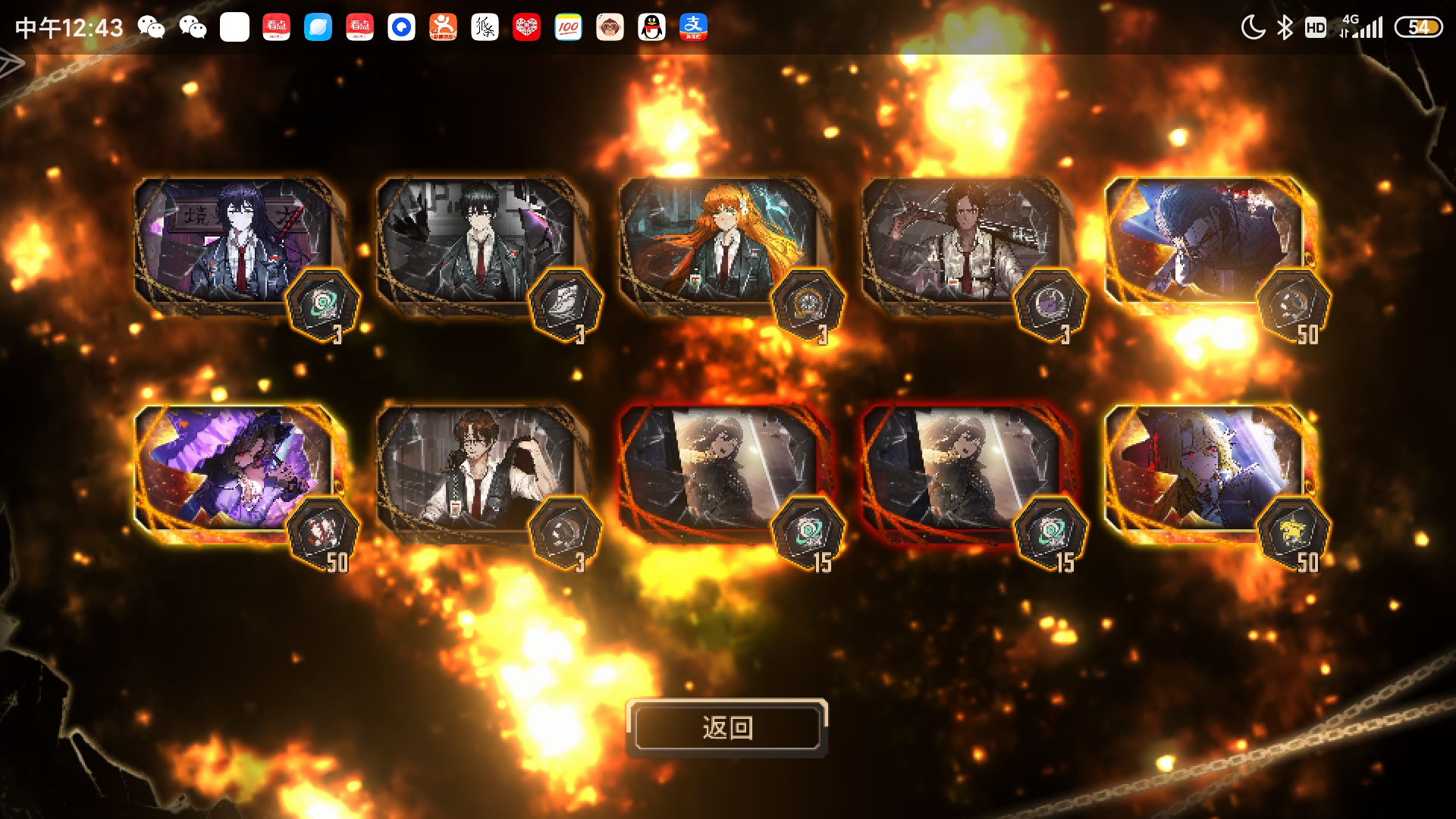Open the orange-haired girl card

pyautogui.click(x=720, y=243)
